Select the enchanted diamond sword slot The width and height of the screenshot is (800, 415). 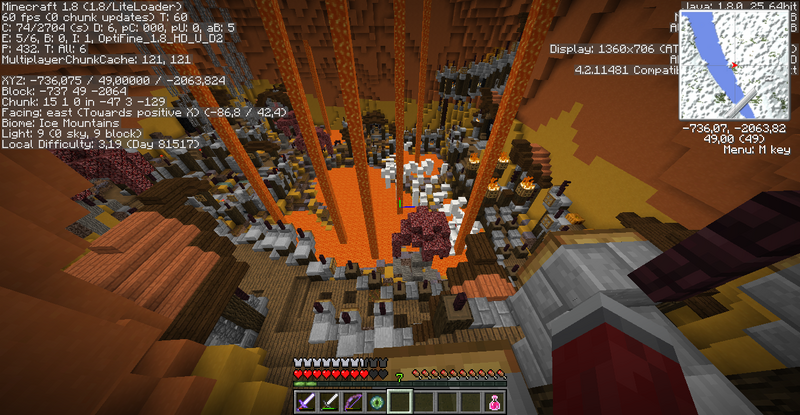(307, 402)
